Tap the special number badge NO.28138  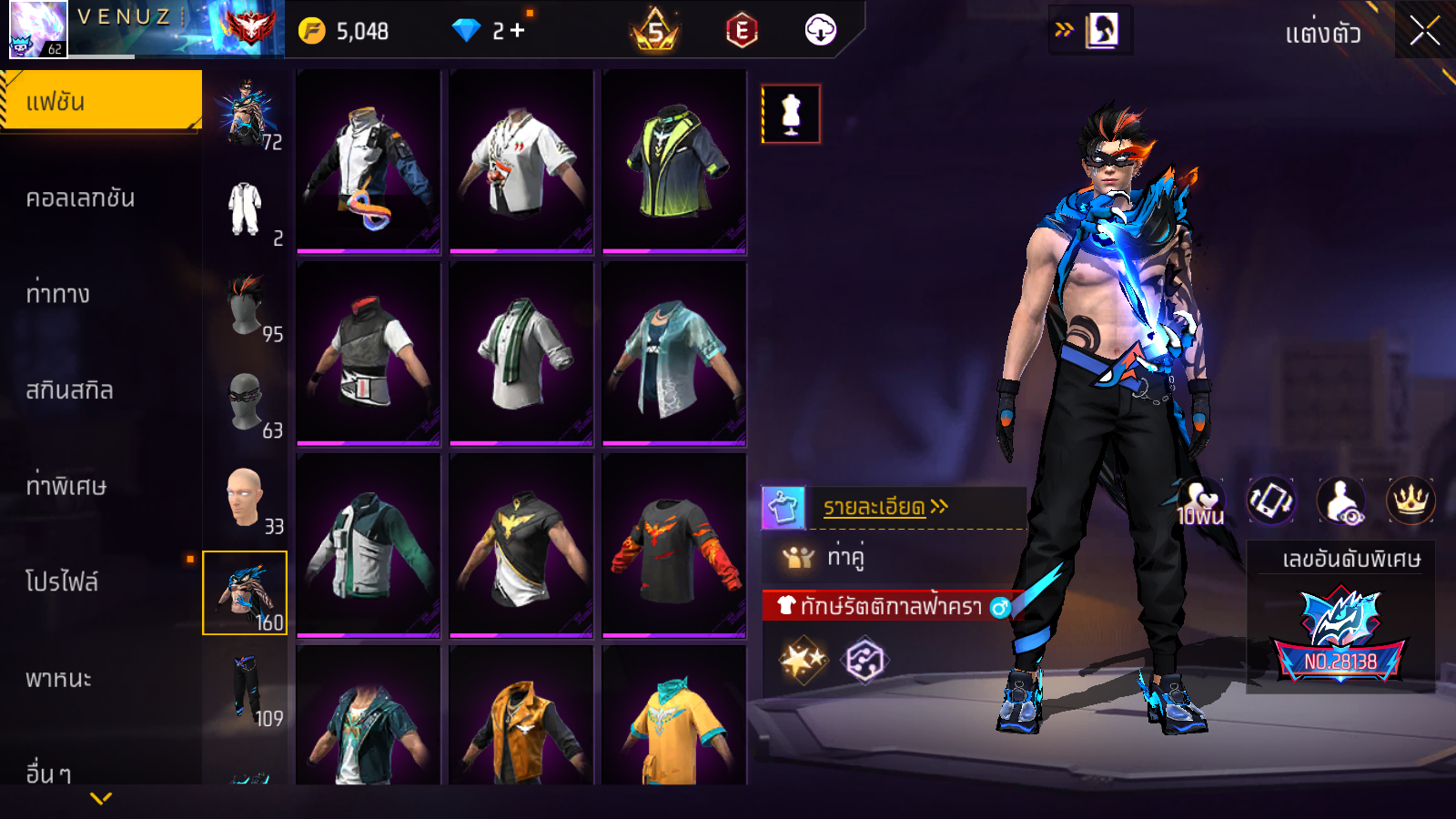[1340, 637]
